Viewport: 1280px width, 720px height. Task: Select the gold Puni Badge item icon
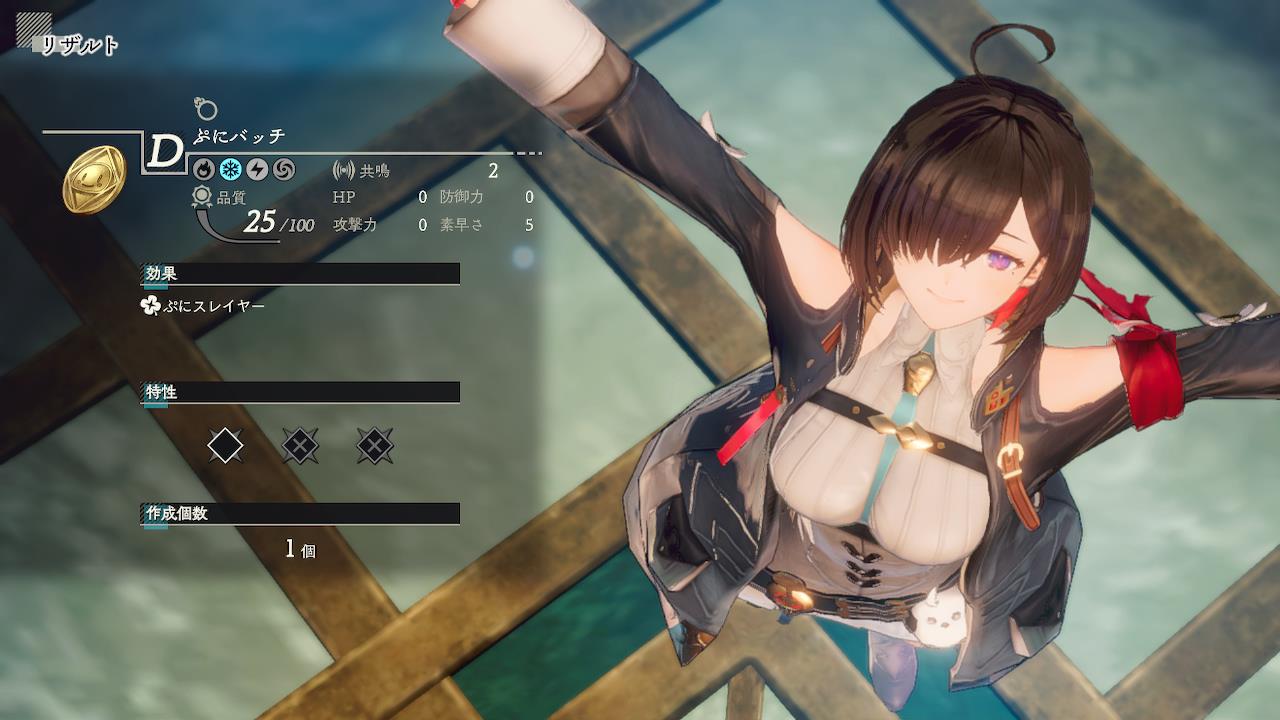point(94,180)
